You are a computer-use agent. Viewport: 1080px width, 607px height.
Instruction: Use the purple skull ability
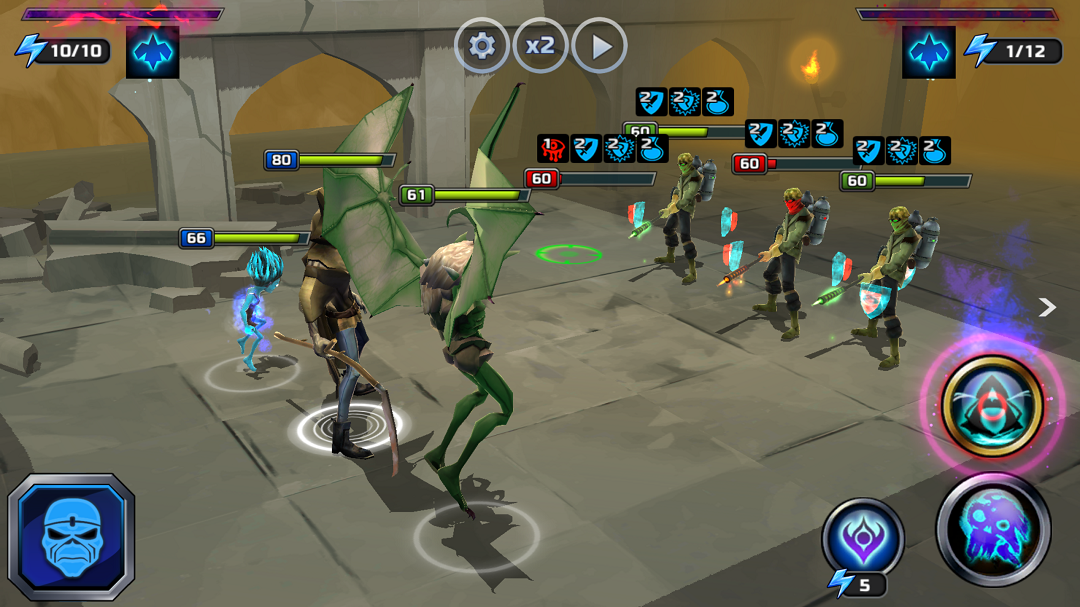(993, 528)
